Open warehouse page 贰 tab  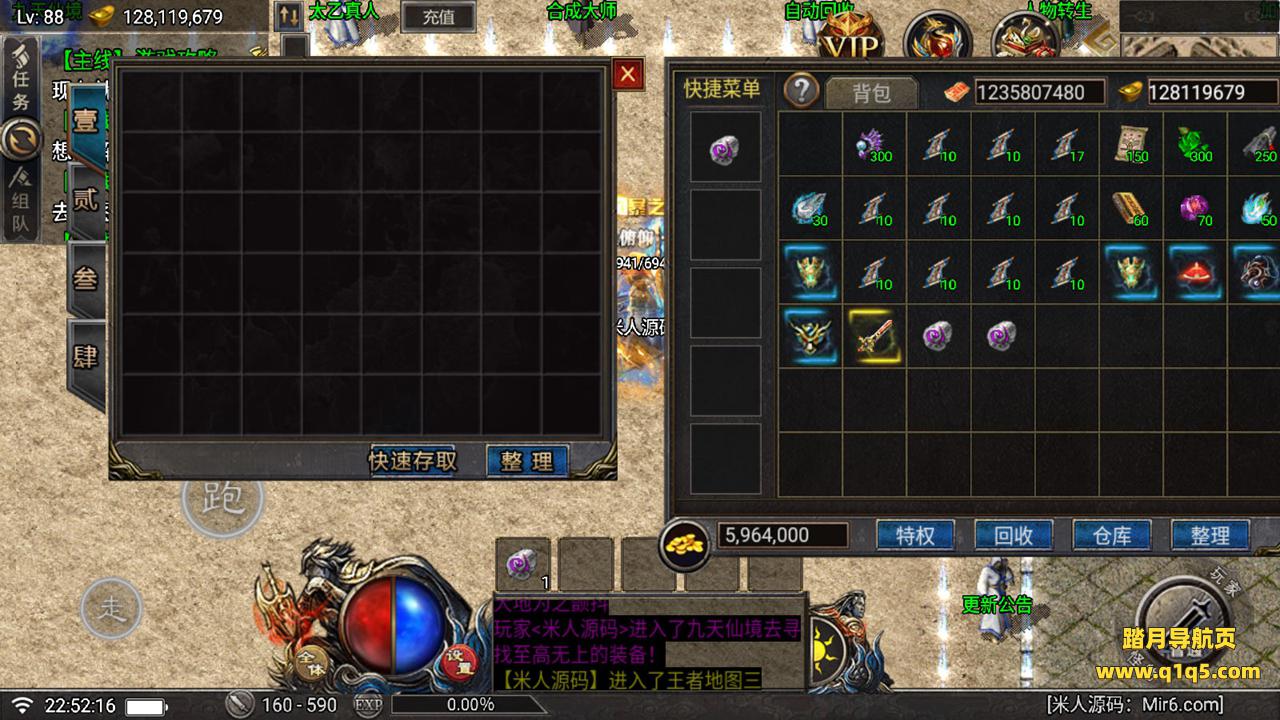pyautogui.click(x=87, y=201)
